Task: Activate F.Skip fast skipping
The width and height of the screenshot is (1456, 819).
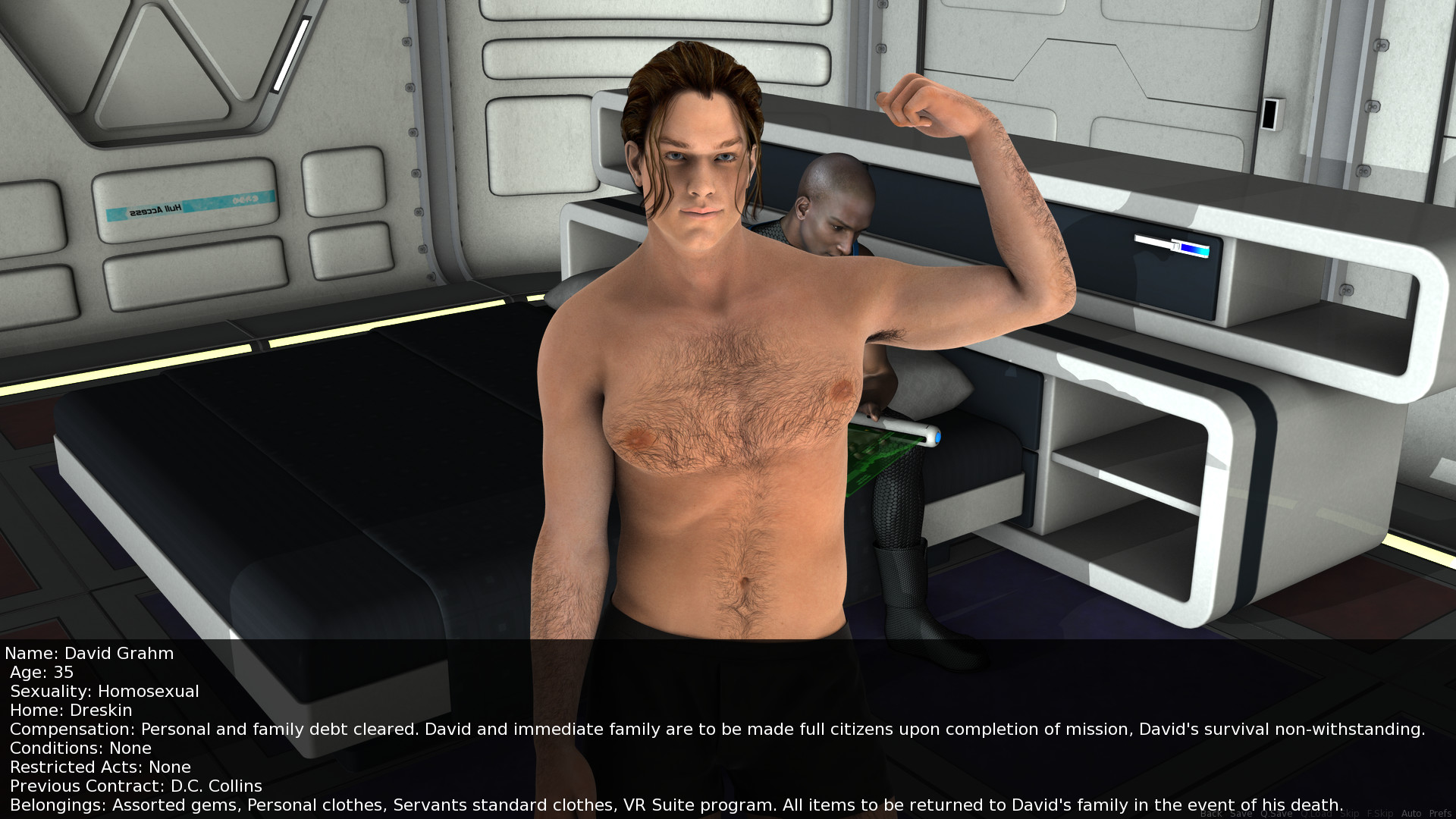Action: click(x=1379, y=813)
